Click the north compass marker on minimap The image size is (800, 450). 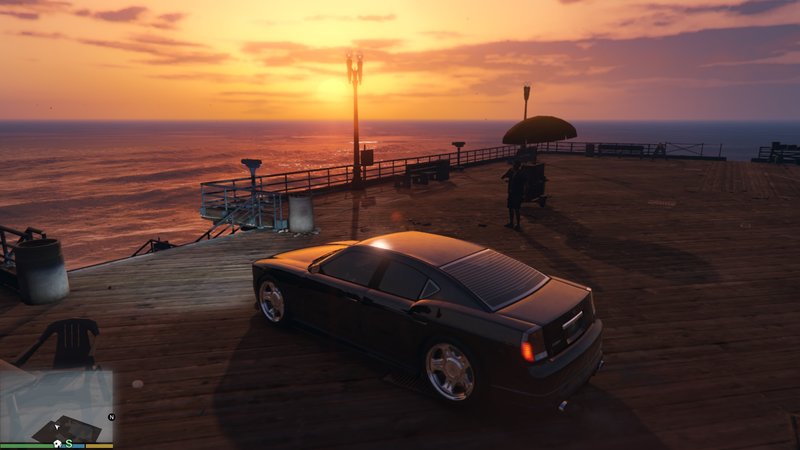click(112, 417)
